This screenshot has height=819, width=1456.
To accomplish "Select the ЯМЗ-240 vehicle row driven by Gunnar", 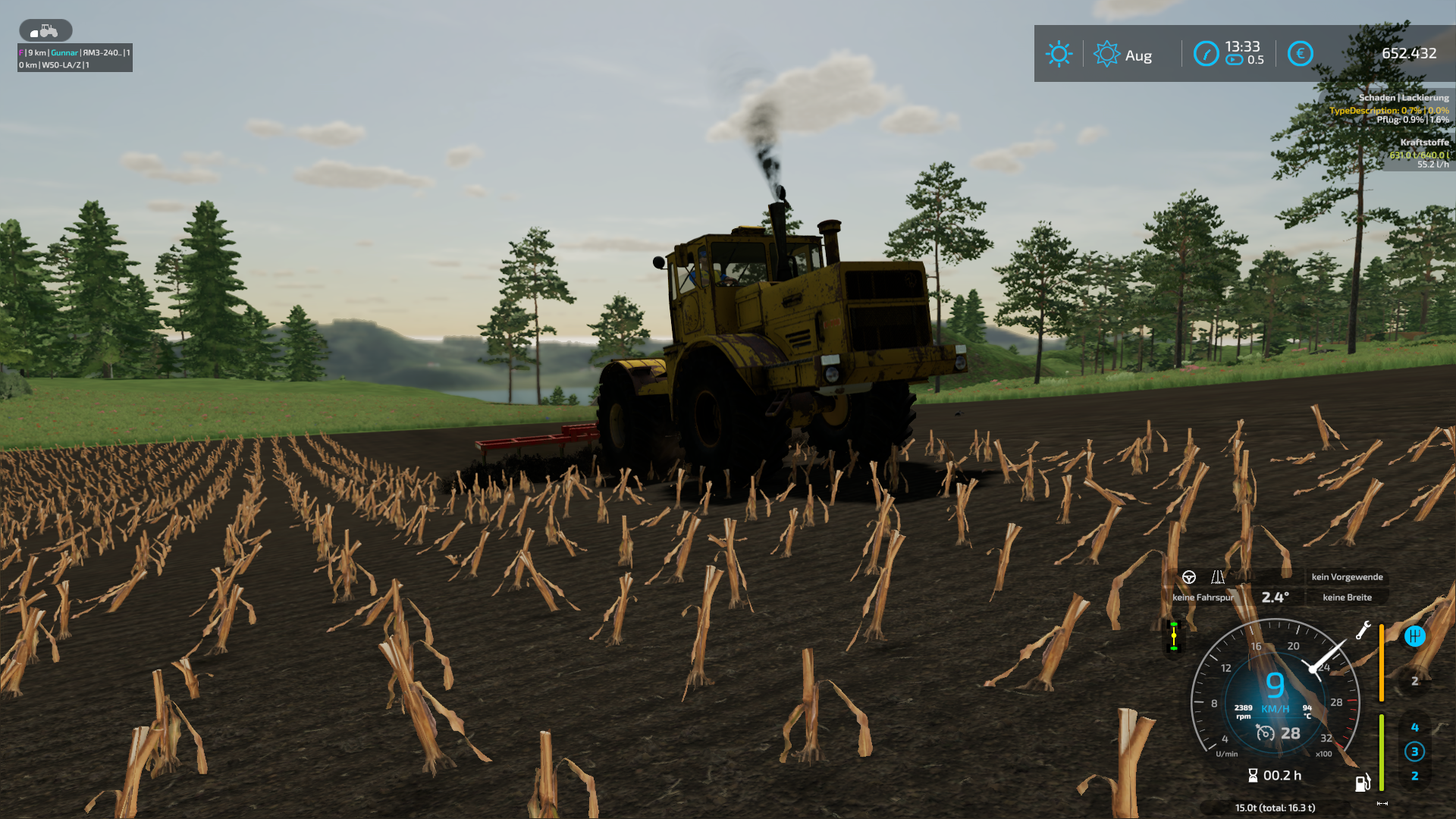I will [74, 52].
